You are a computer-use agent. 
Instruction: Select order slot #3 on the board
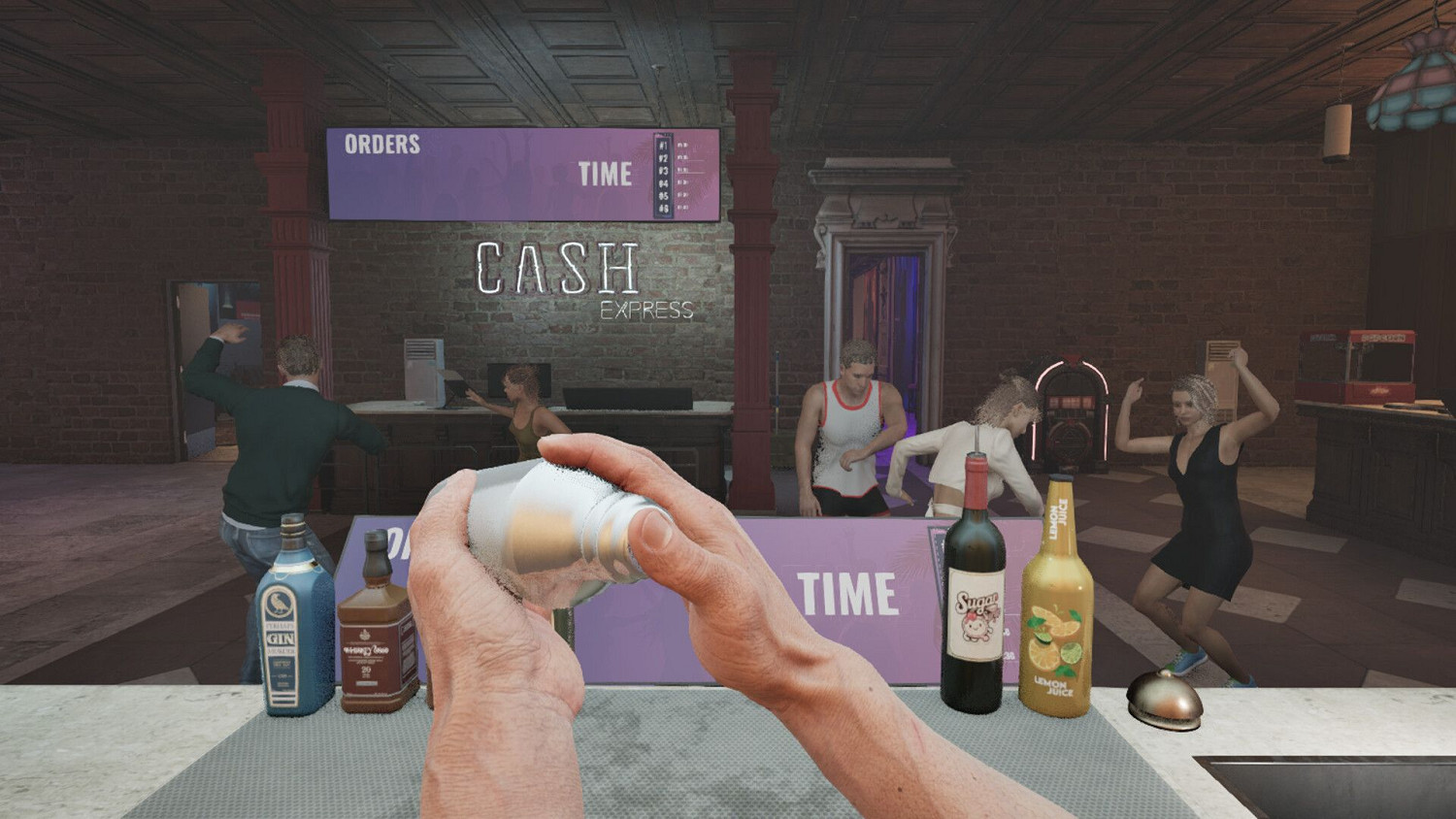(x=663, y=170)
